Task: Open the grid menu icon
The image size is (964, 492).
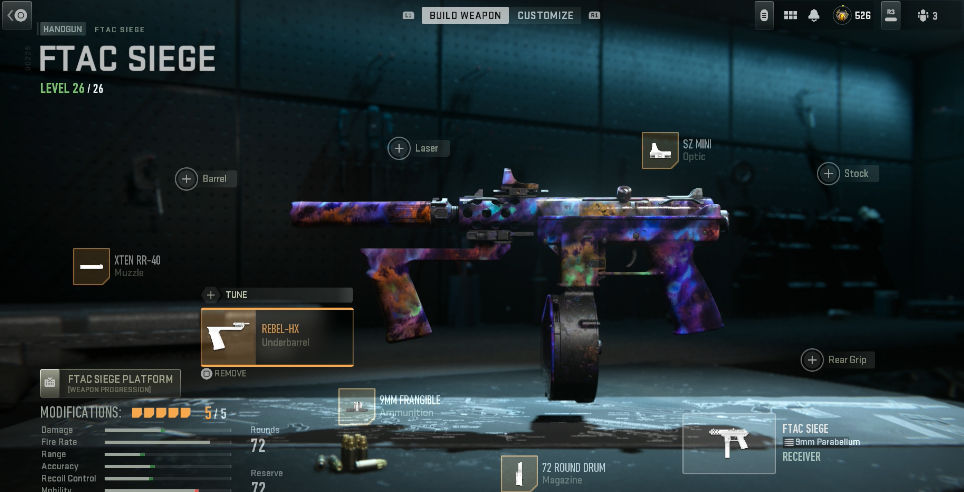Action: click(x=790, y=15)
